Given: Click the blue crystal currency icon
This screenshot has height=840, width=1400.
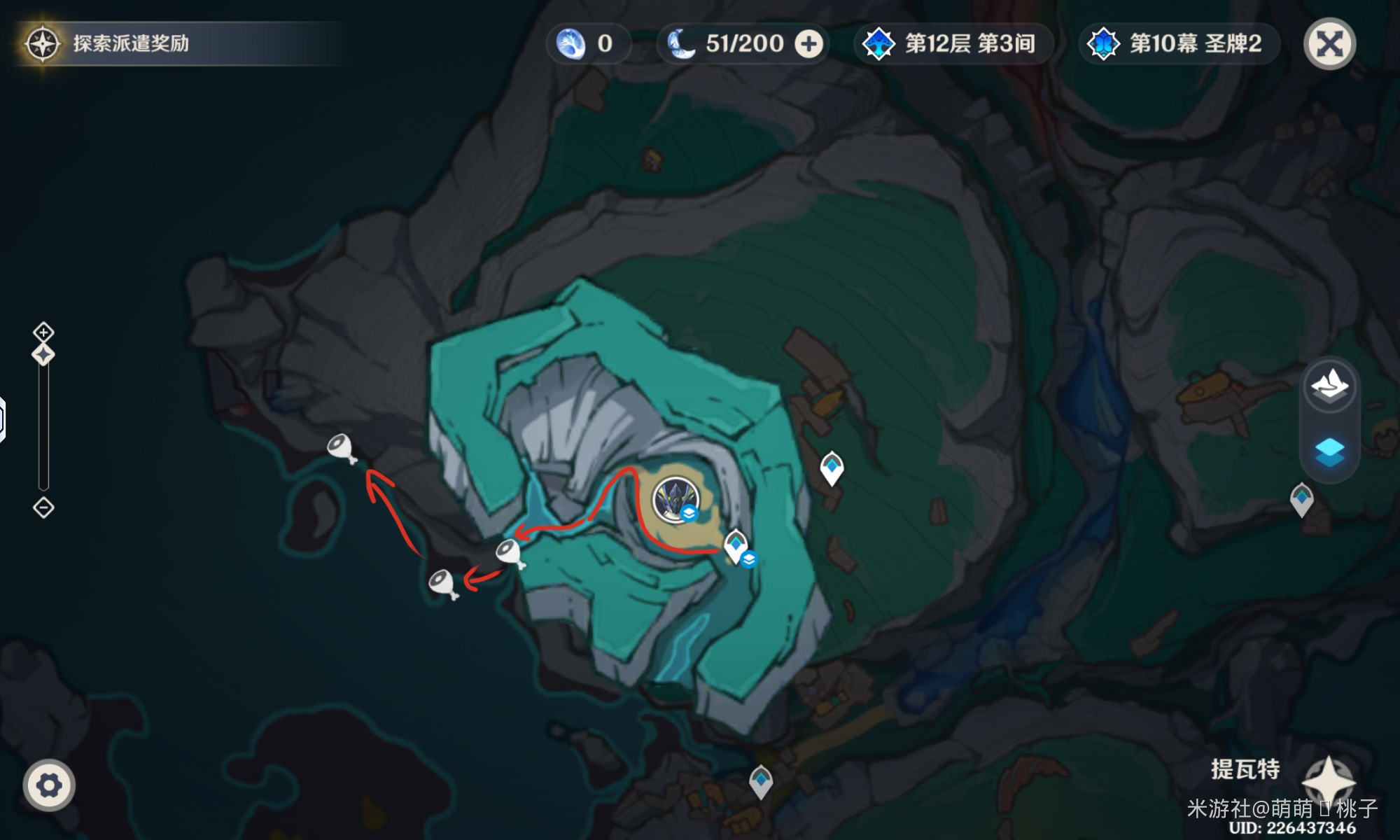Looking at the screenshot, I should tap(570, 44).
